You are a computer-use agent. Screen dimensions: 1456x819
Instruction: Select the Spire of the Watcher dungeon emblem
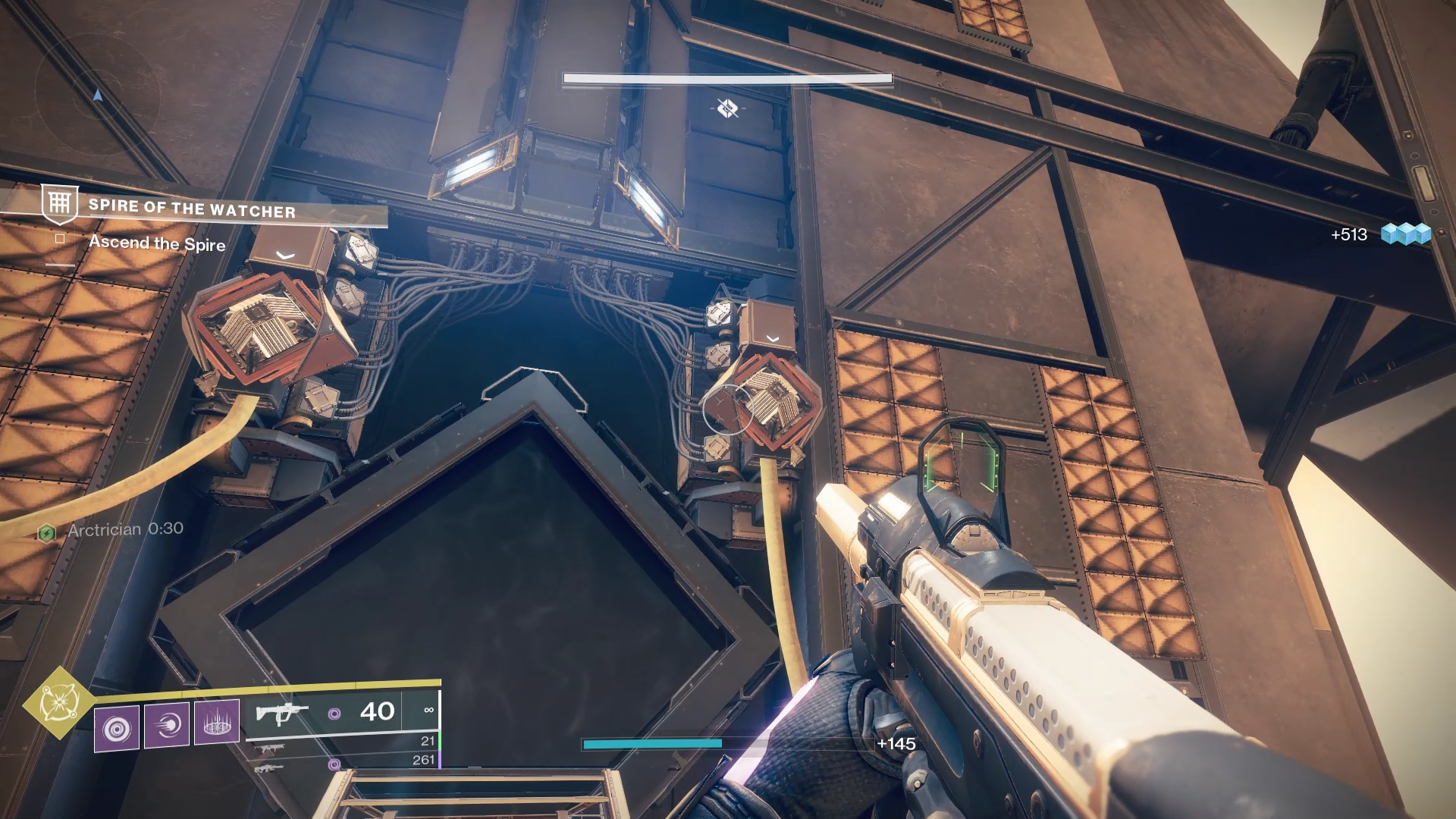click(x=60, y=203)
